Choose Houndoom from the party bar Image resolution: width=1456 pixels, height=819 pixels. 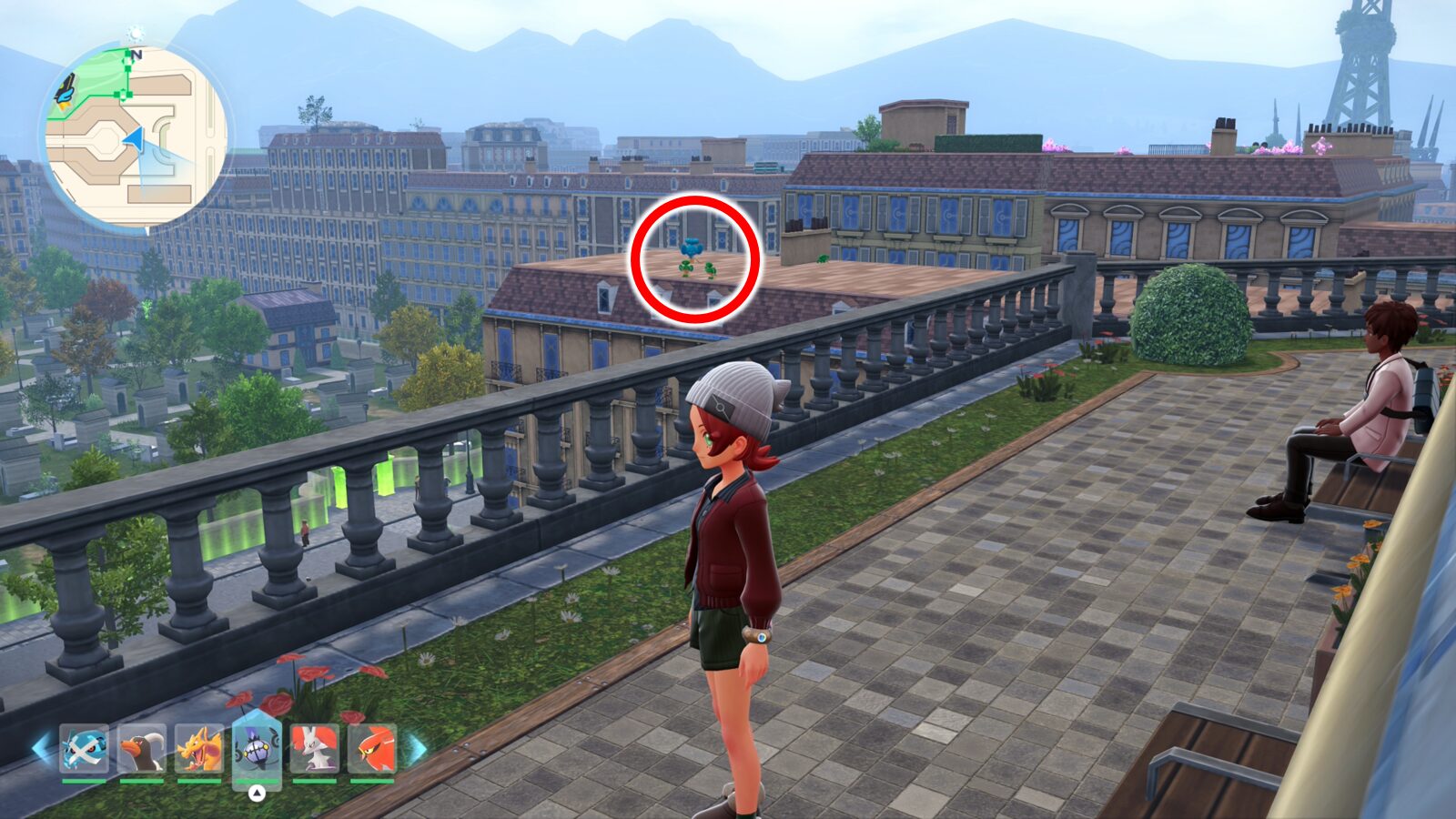(x=142, y=748)
